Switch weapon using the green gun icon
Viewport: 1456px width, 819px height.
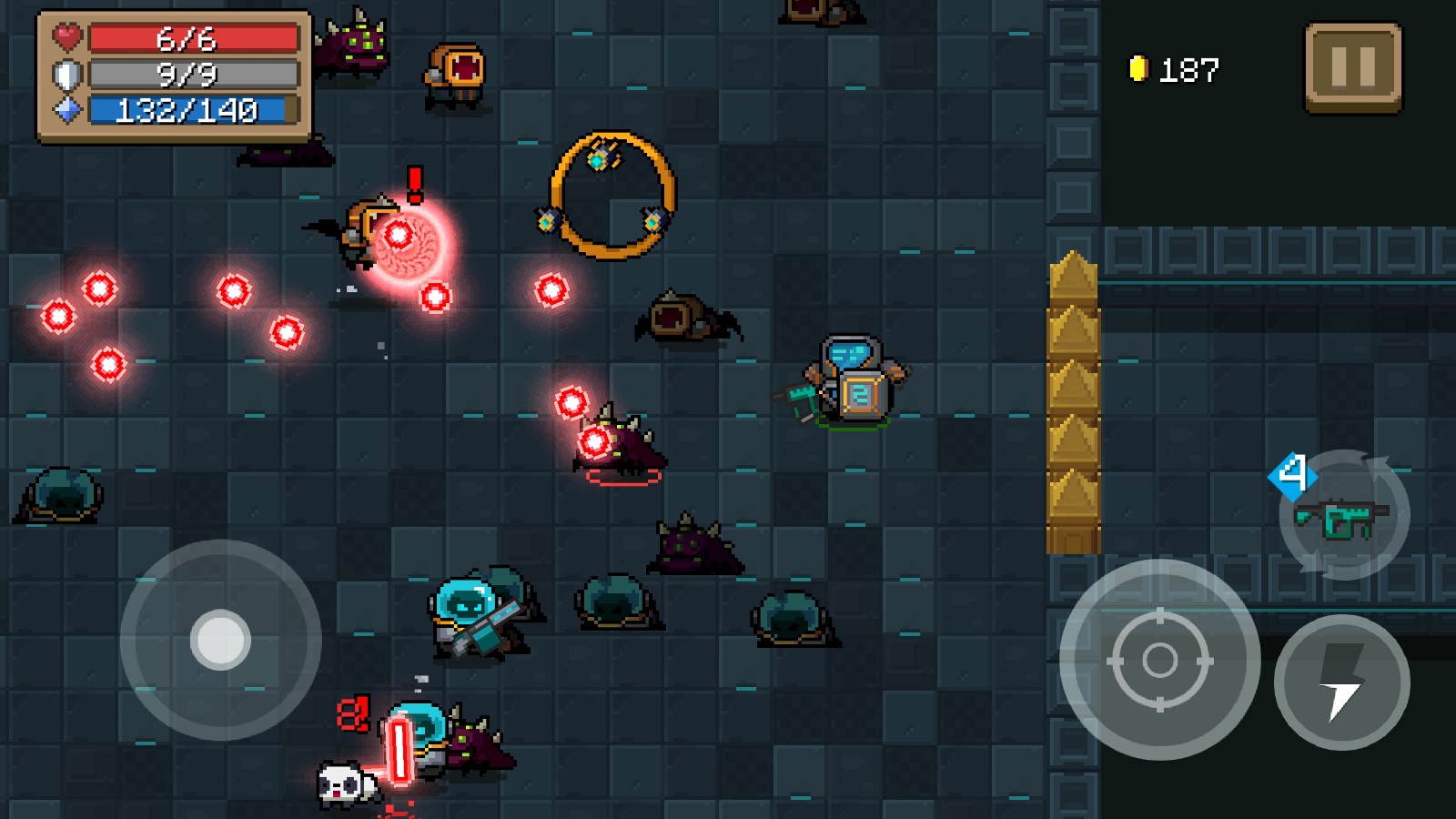[1344, 517]
